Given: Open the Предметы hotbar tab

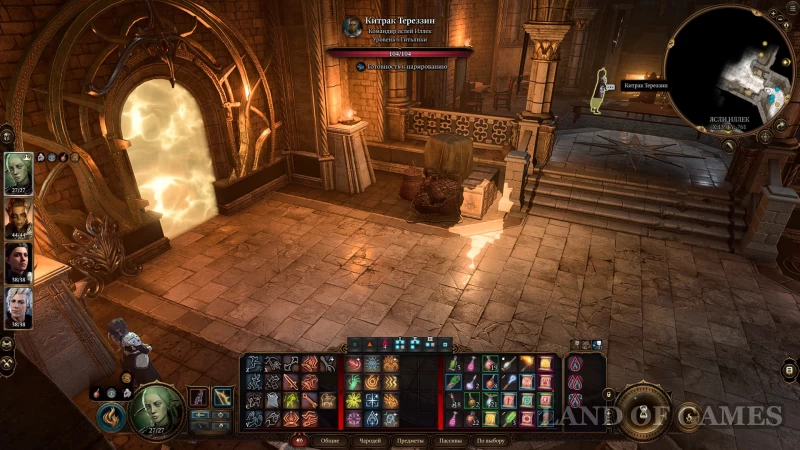Looking at the screenshot, I should [x=410, y=440].
